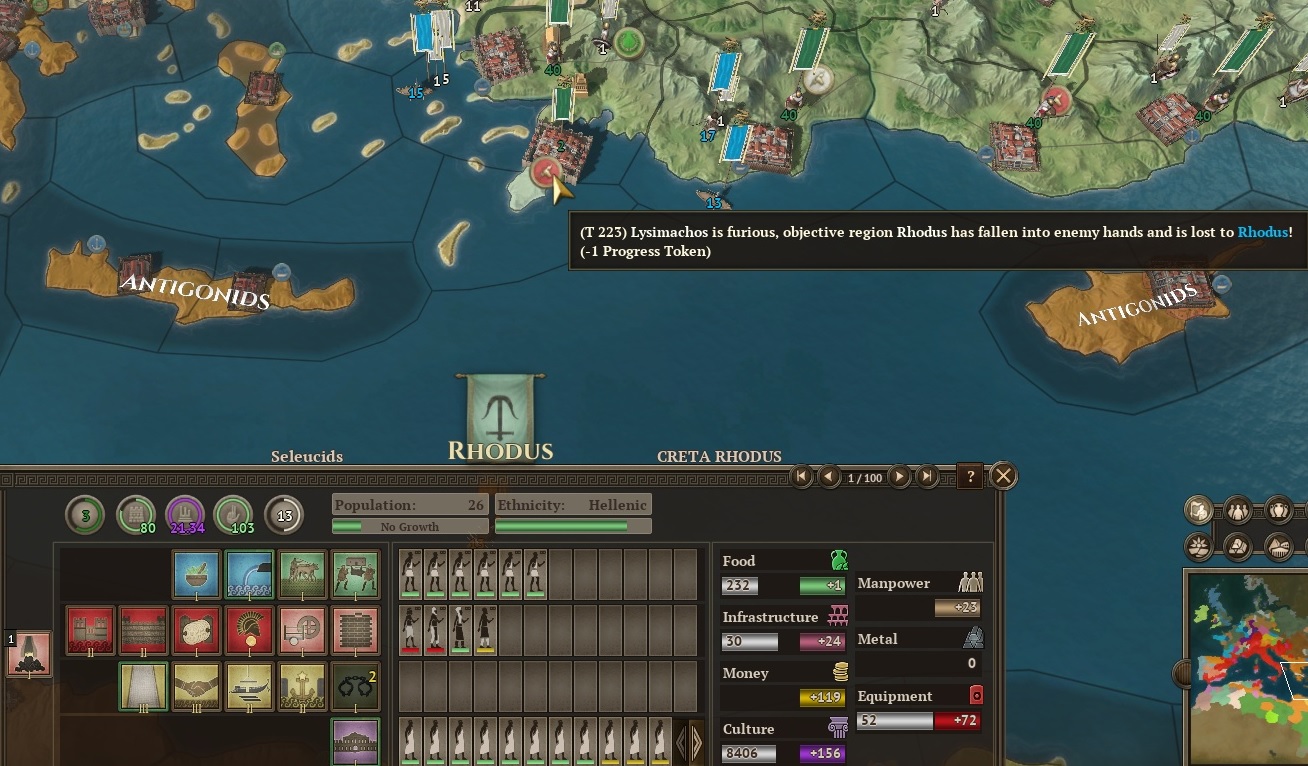Open the stone resources map tab
The width and height of the screenshot is (1308, 766).
(1237, 546)
